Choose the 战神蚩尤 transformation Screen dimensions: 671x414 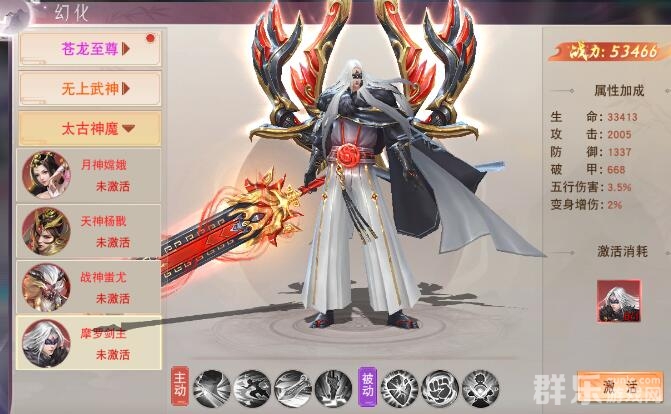coord(89,287)
